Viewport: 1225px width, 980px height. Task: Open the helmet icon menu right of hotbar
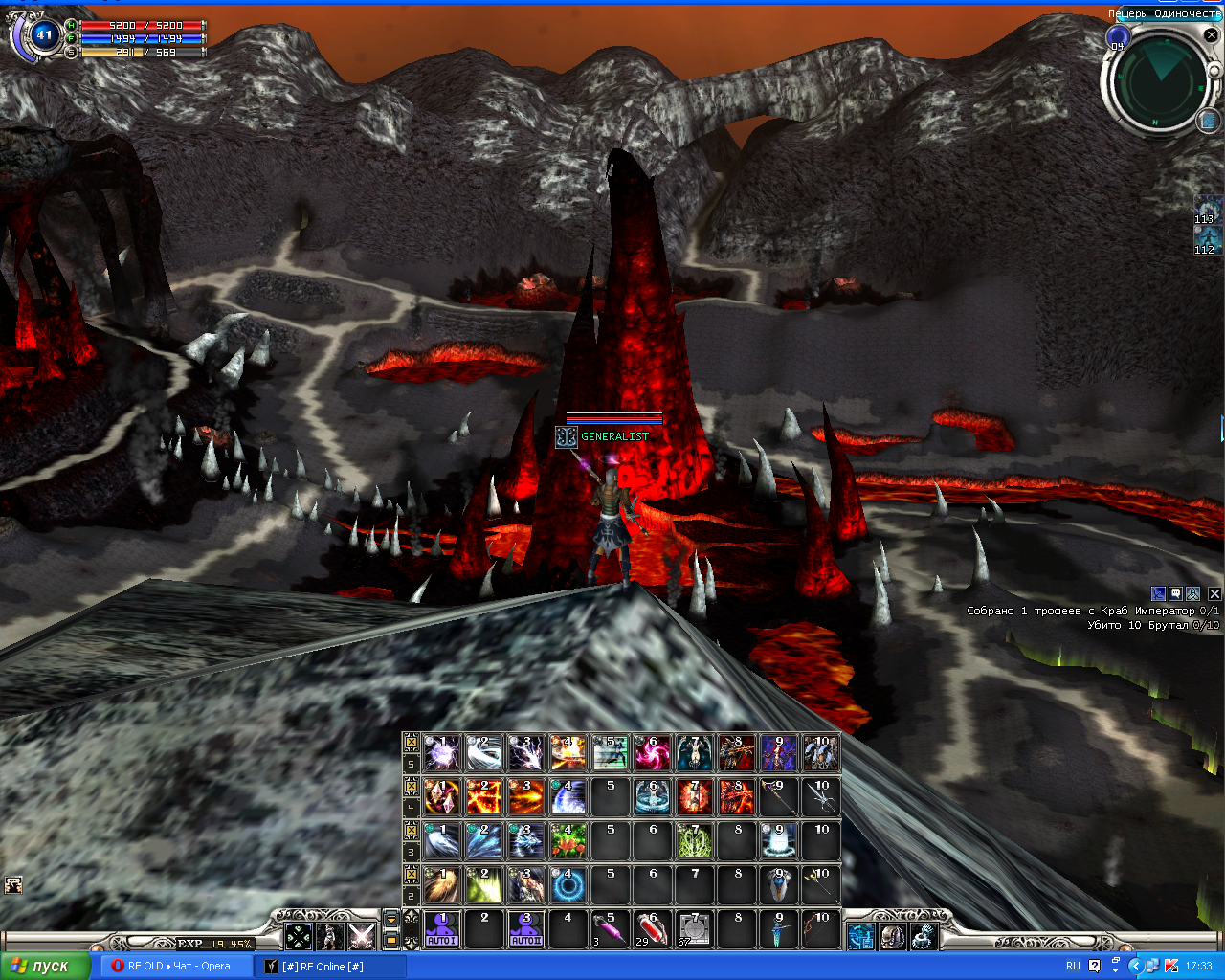pos(892,937)
